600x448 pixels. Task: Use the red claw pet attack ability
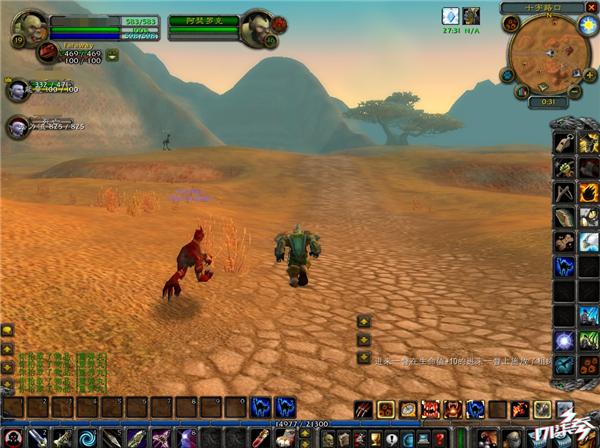364,409
